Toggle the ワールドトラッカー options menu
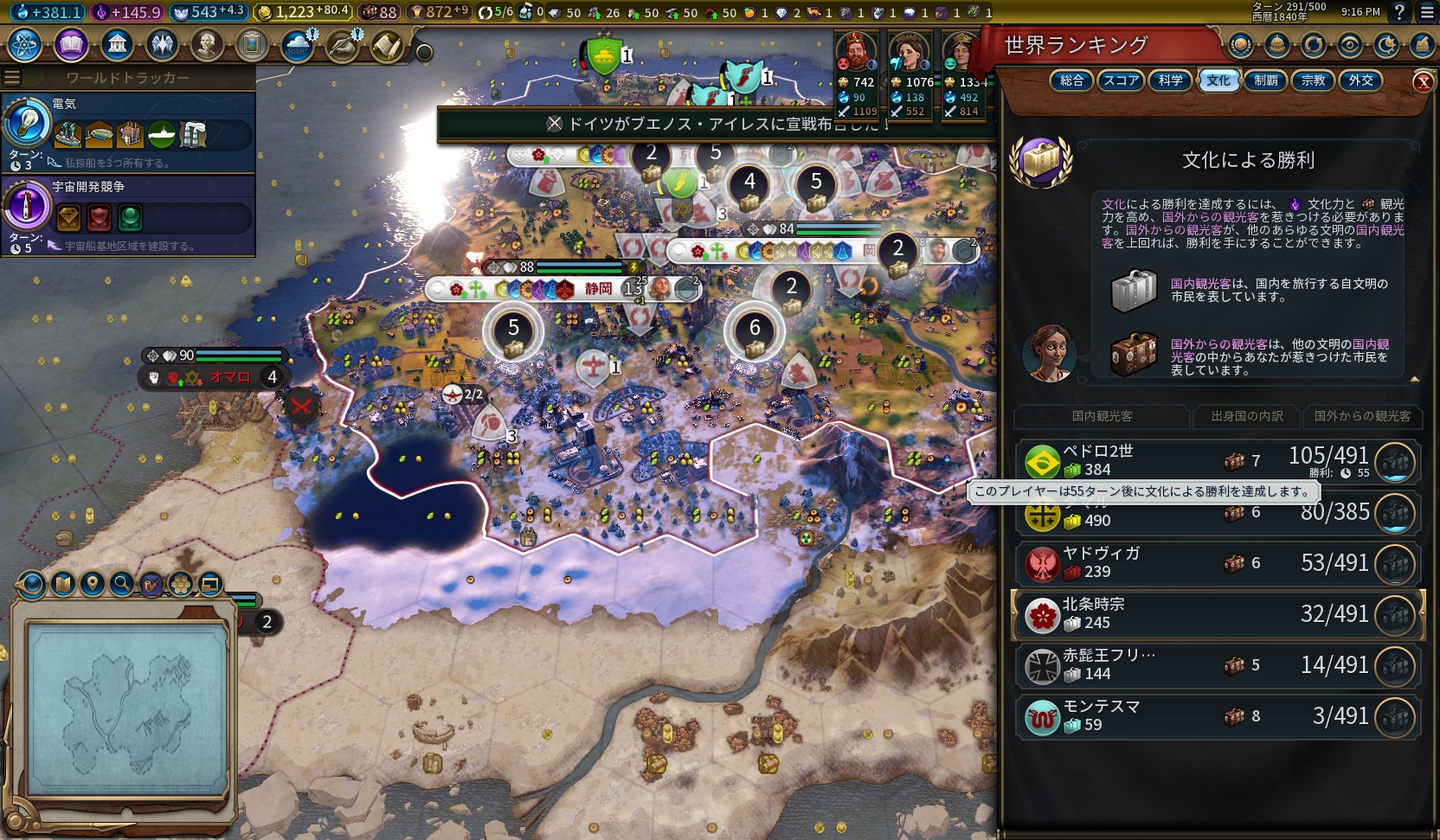The height and width of the screenshot is (840, 1440). (12, 78)
